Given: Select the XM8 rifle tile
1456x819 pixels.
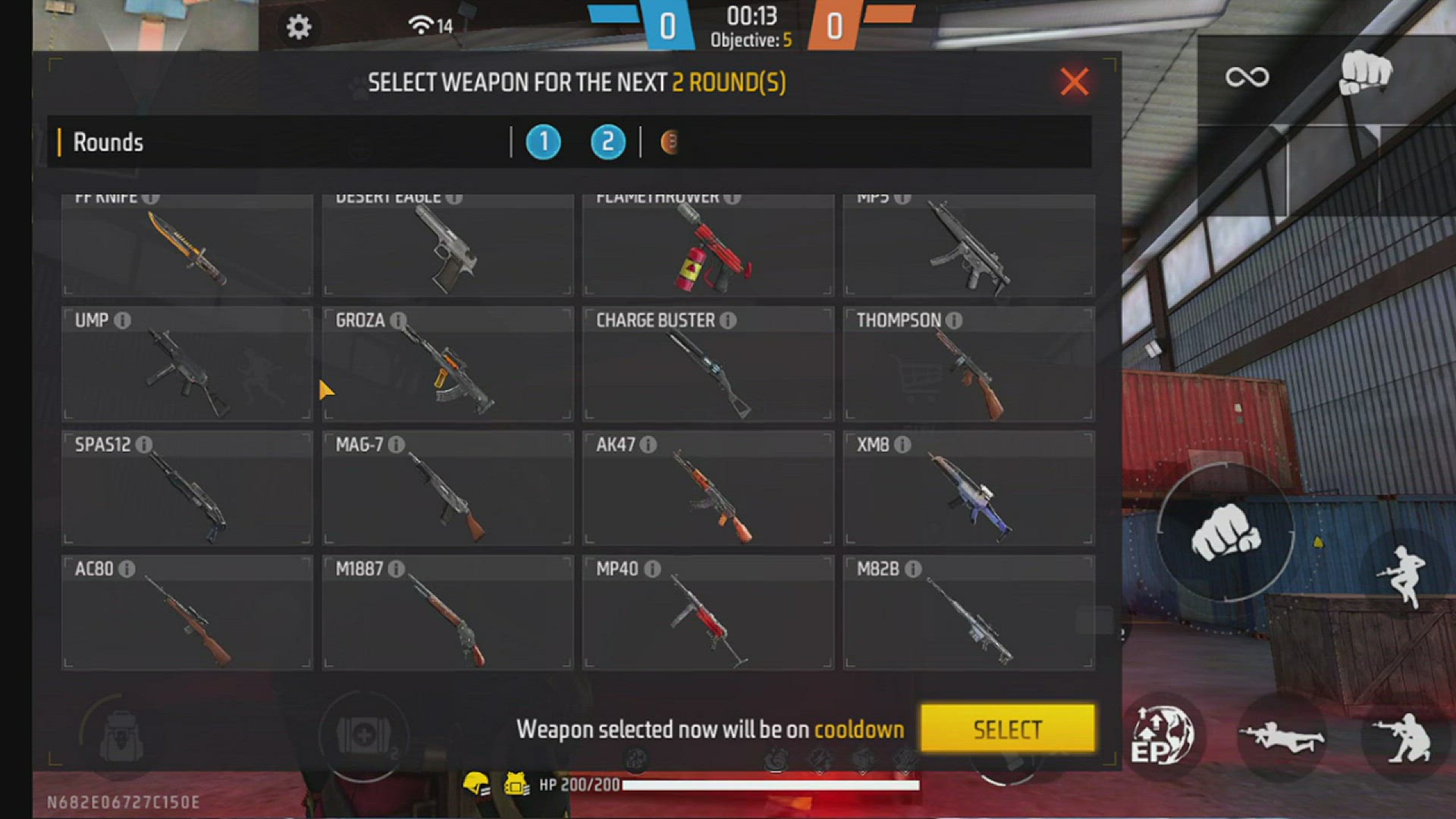Looking at the screenshot, I should (968, 488).
